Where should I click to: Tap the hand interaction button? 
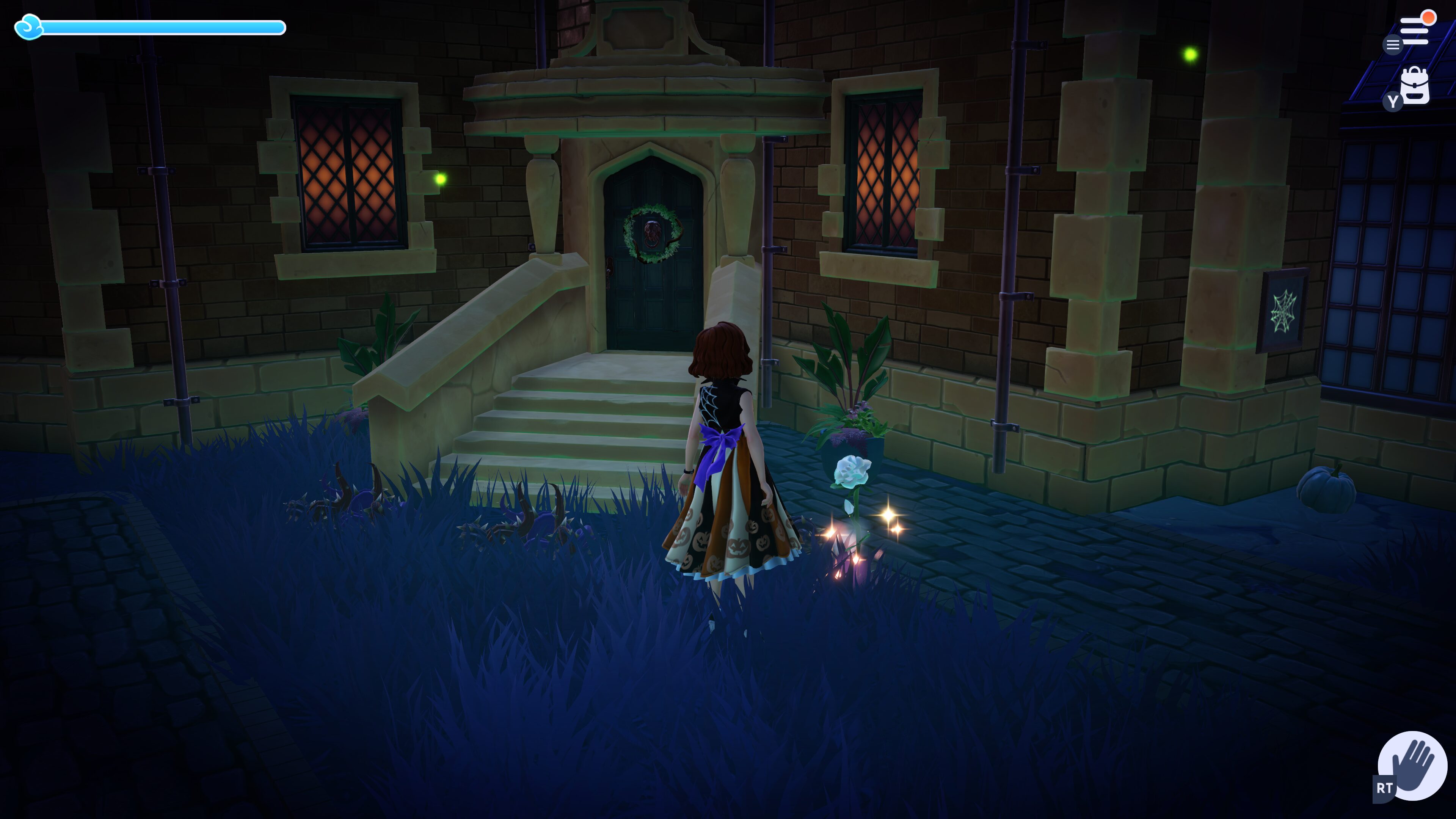coord(1412,766)
